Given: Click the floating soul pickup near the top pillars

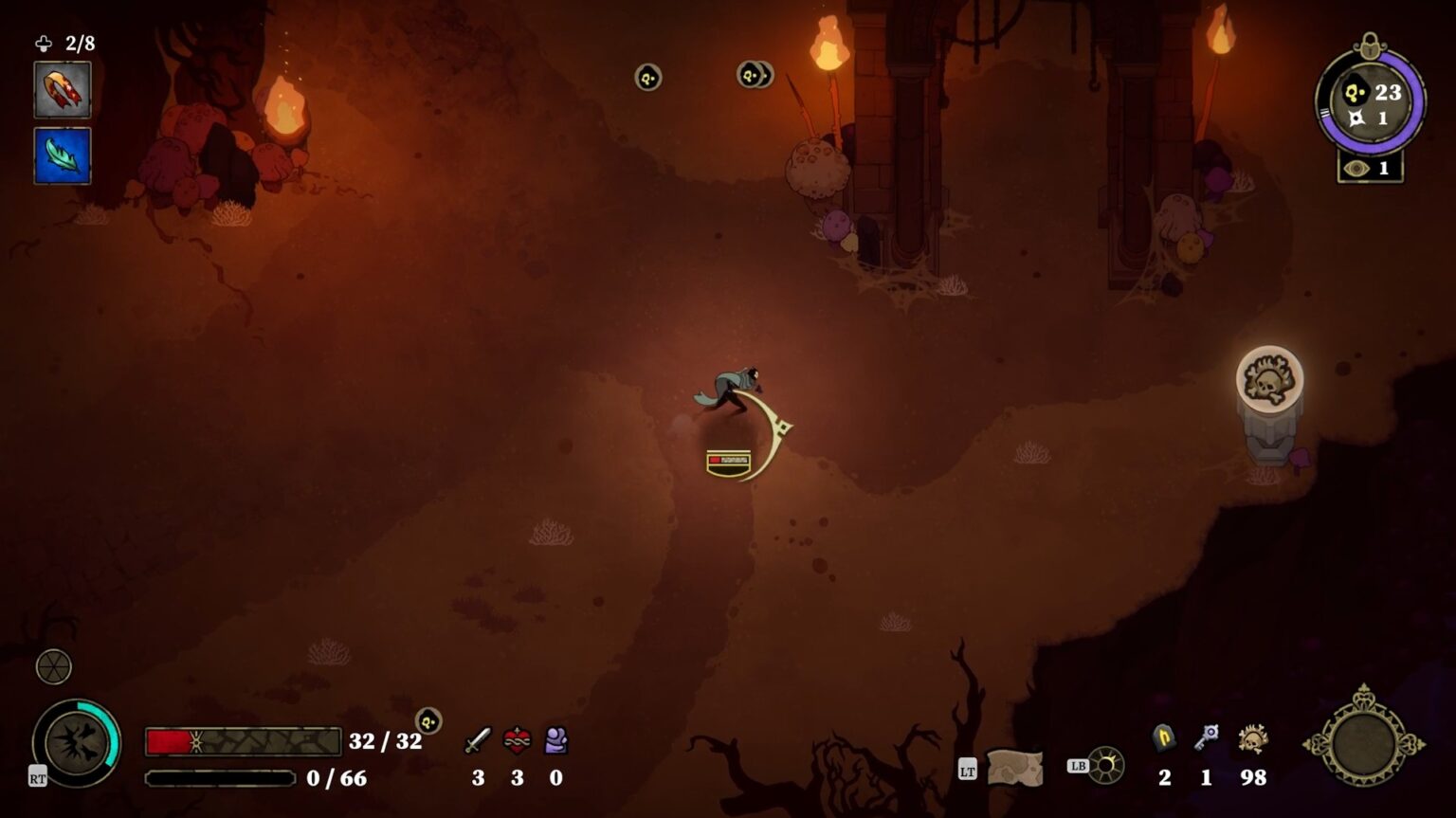Looking at the screenshot, I should pos(648,78).
